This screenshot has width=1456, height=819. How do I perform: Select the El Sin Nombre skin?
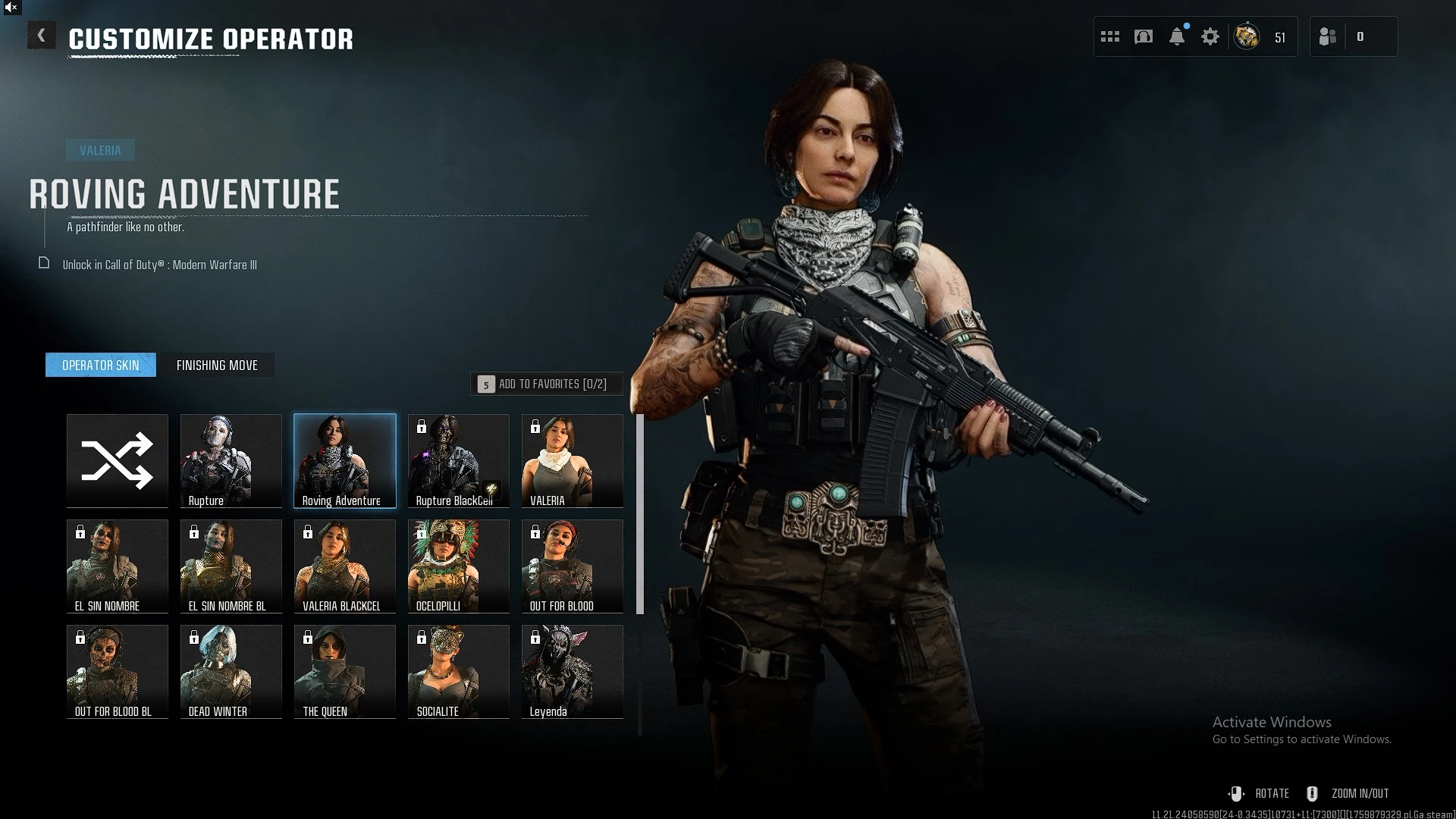click(118, 566)
